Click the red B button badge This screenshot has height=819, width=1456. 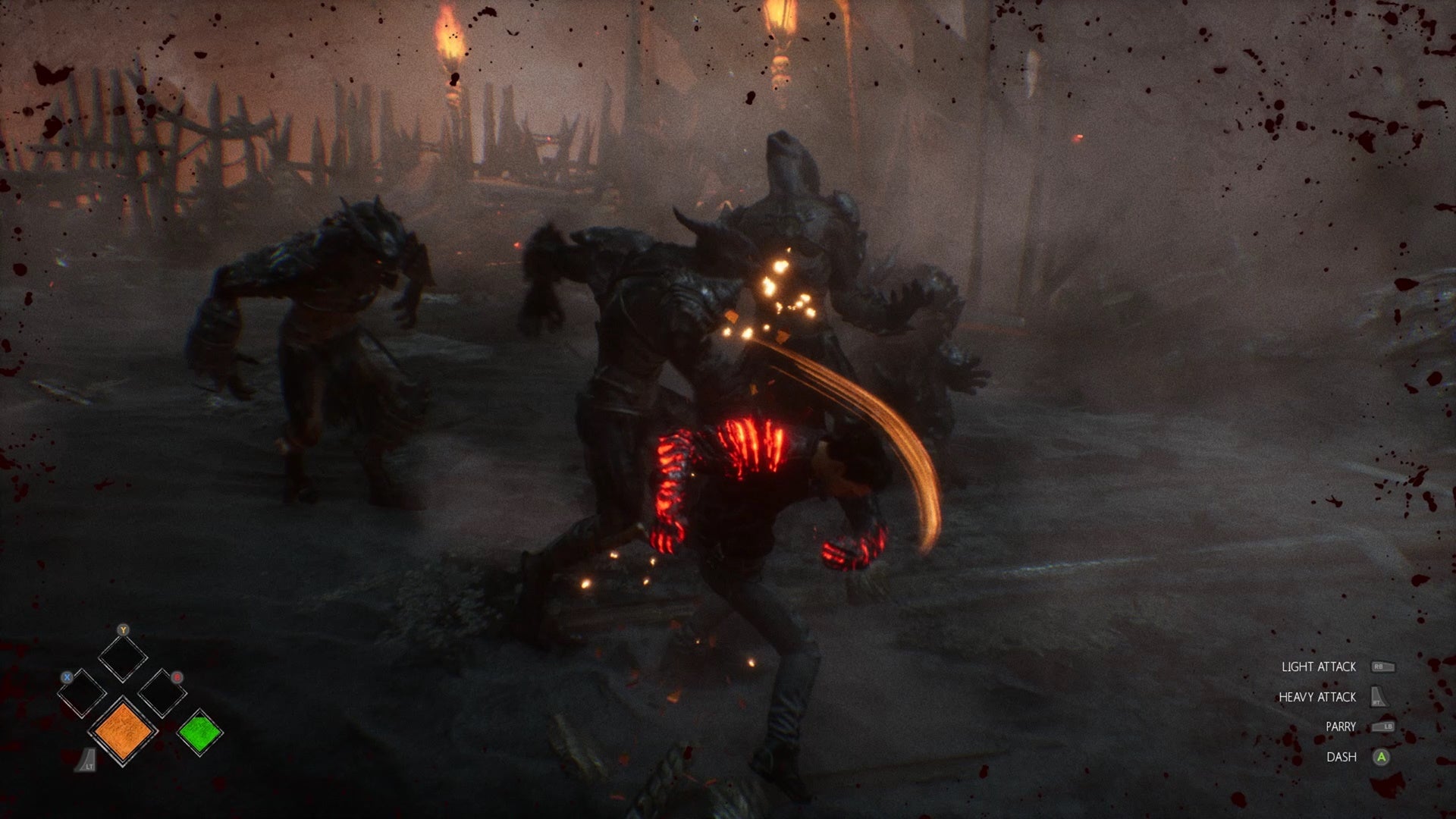click(177, 677)
